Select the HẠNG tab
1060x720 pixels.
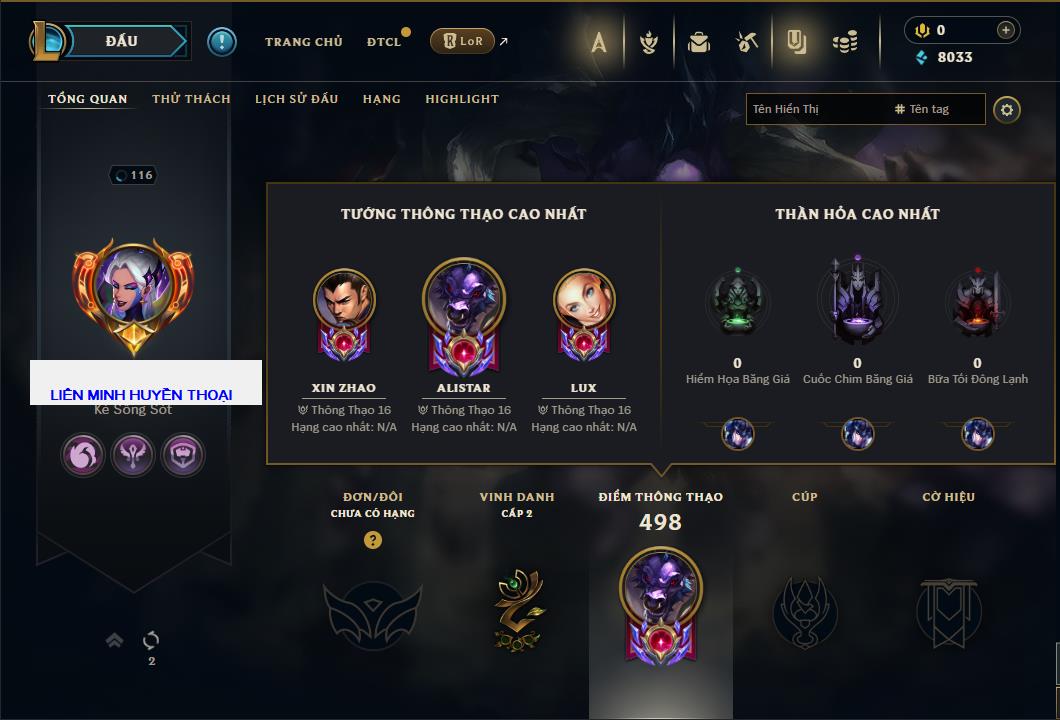point(381,99)
